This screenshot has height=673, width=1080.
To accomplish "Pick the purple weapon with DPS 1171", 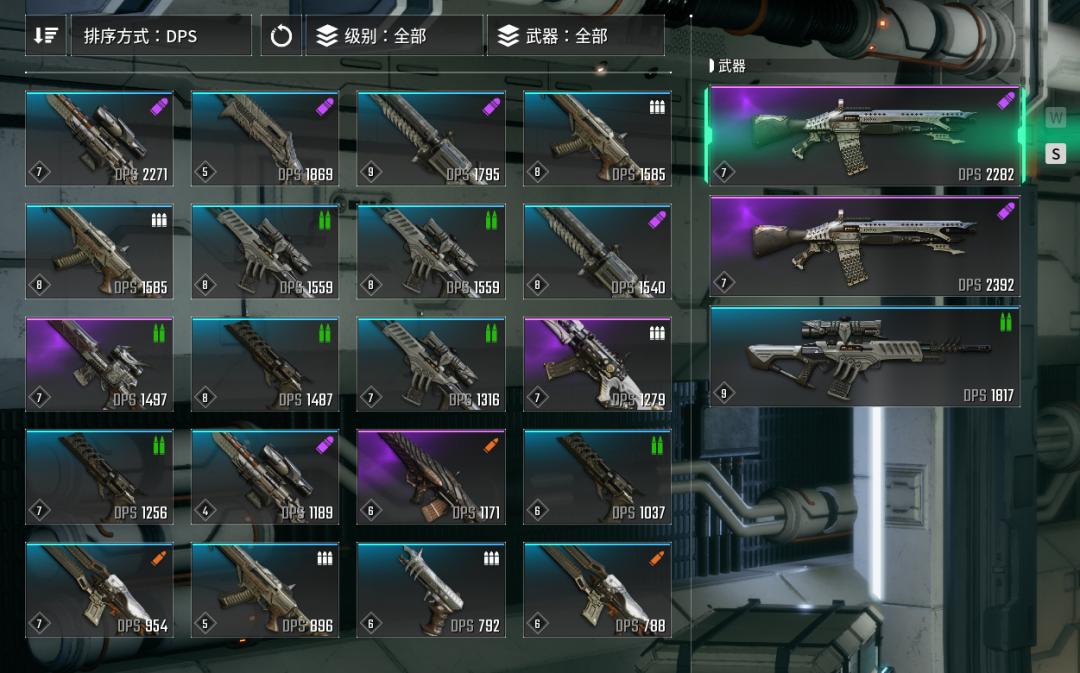I will [431, 478].
